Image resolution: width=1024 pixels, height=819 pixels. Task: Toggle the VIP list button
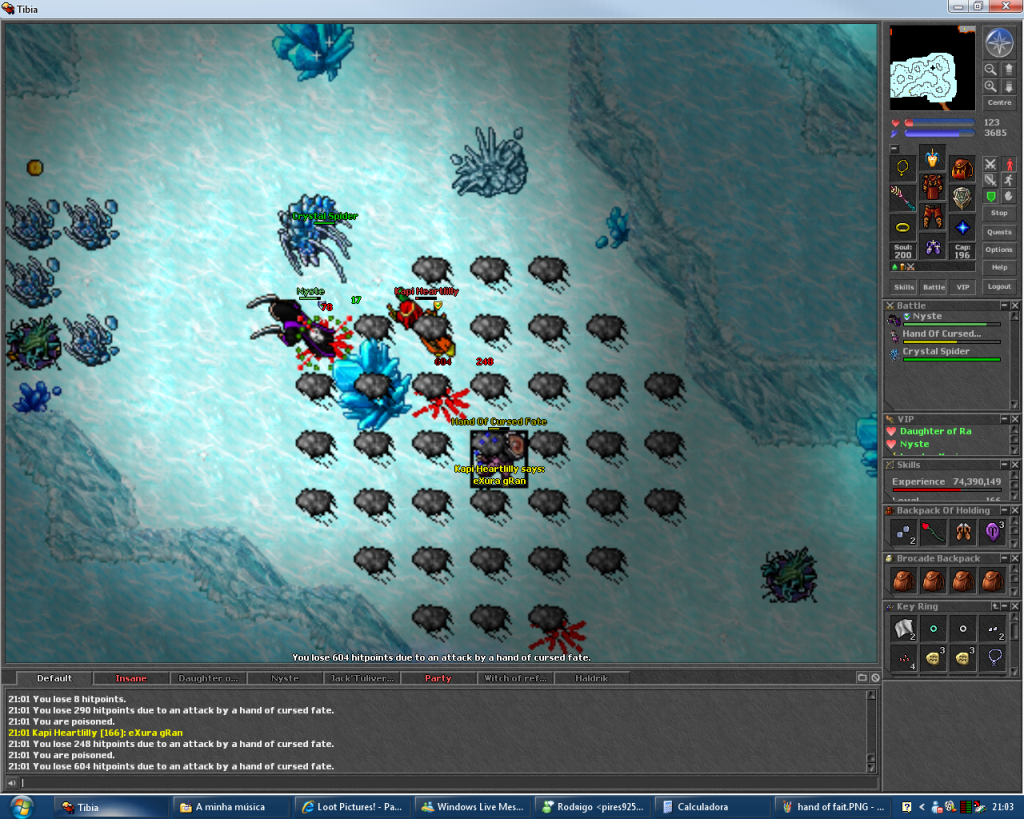pos(962,287)
